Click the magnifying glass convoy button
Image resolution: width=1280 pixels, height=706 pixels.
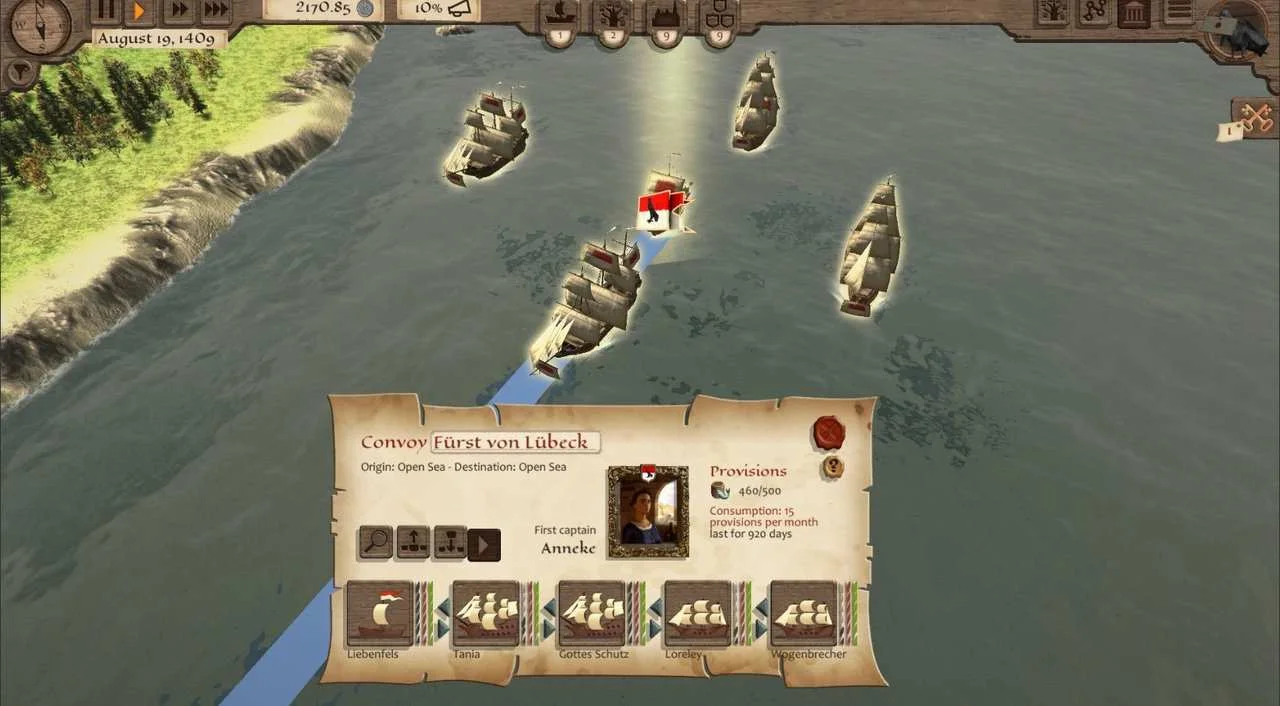click(376, 543)
